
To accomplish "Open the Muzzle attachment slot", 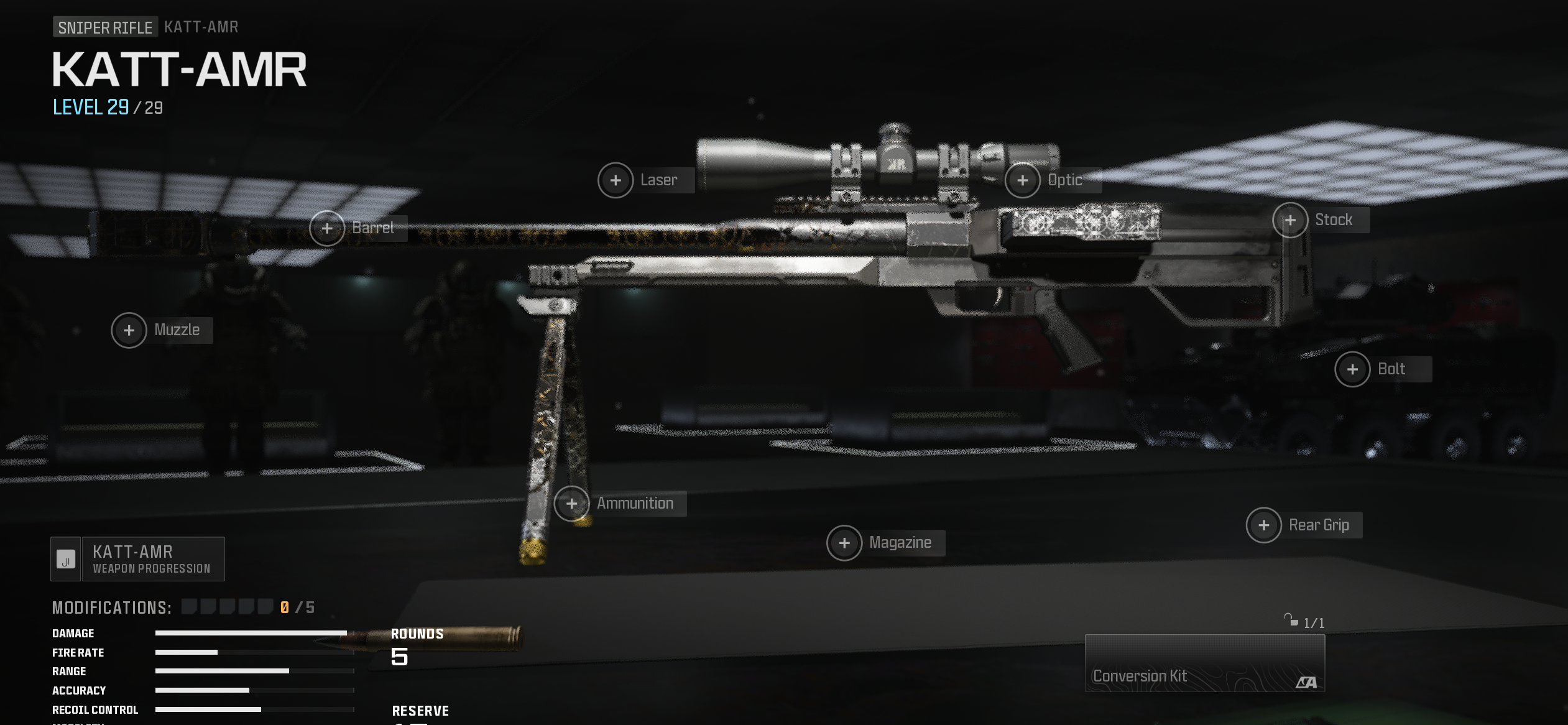I will [x=129, y=330].
